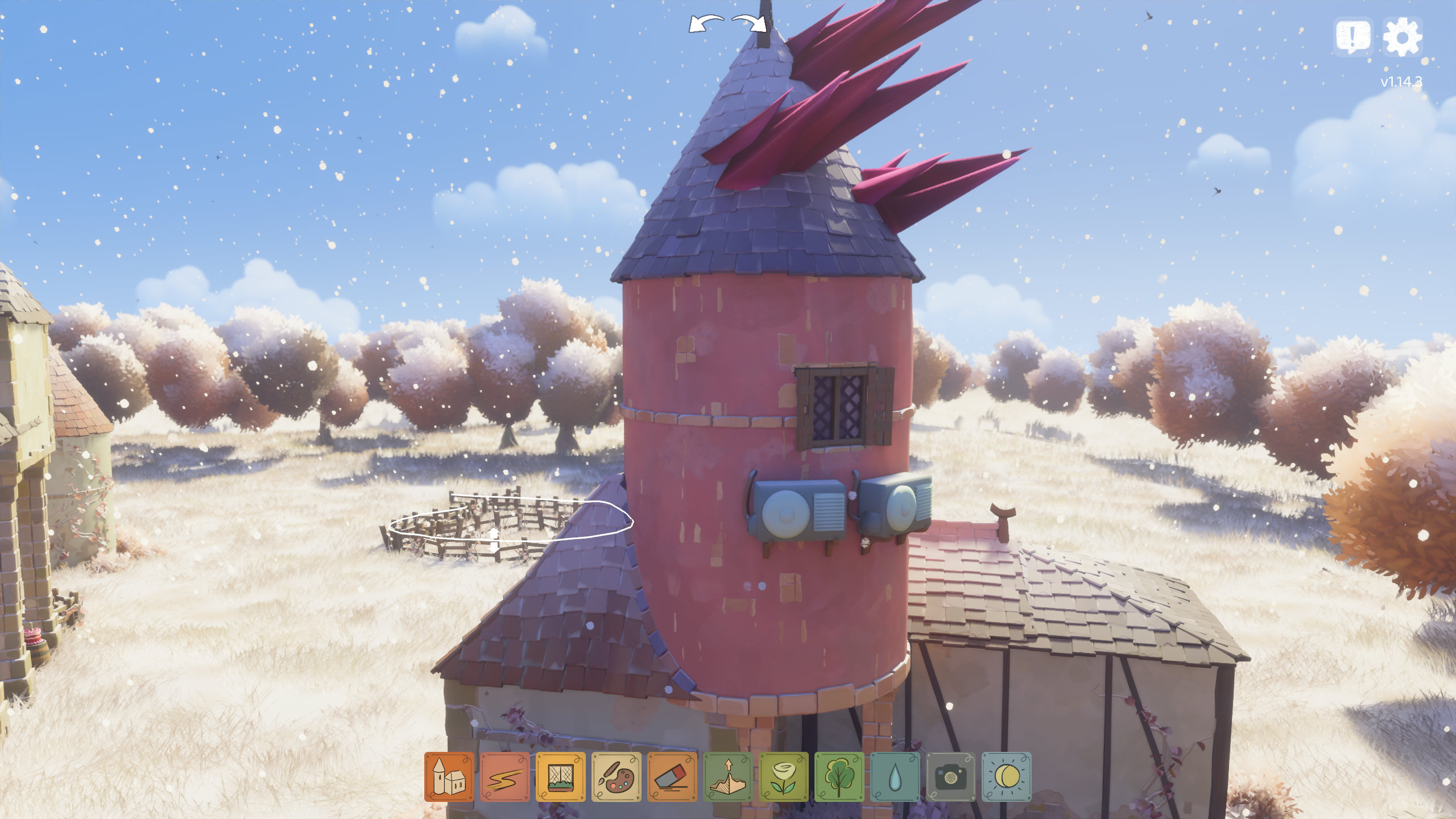Viewport: 1456px width, 819px height.
Task: Redo the action with the right arrow
Action: pyautogui.click(x=750, y=24)
